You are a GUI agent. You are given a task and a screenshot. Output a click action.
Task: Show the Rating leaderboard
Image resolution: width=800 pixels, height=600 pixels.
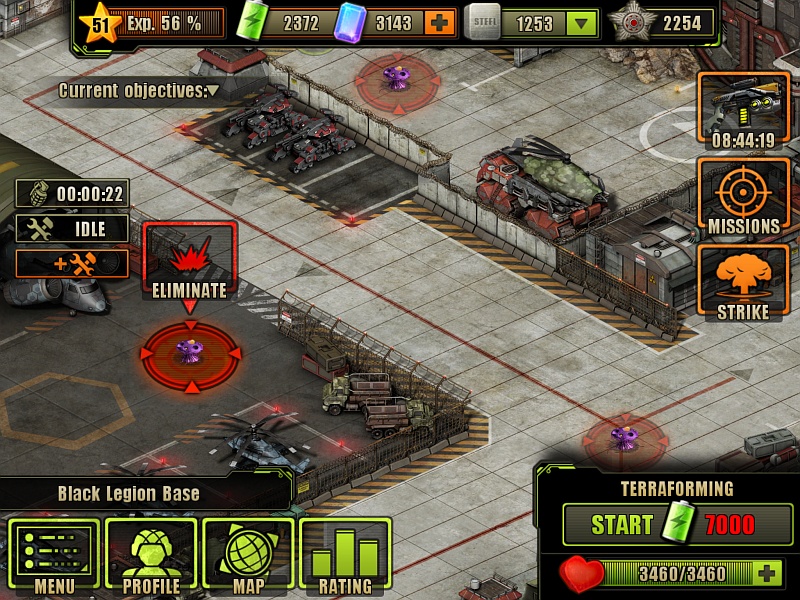tap(345, 557)
